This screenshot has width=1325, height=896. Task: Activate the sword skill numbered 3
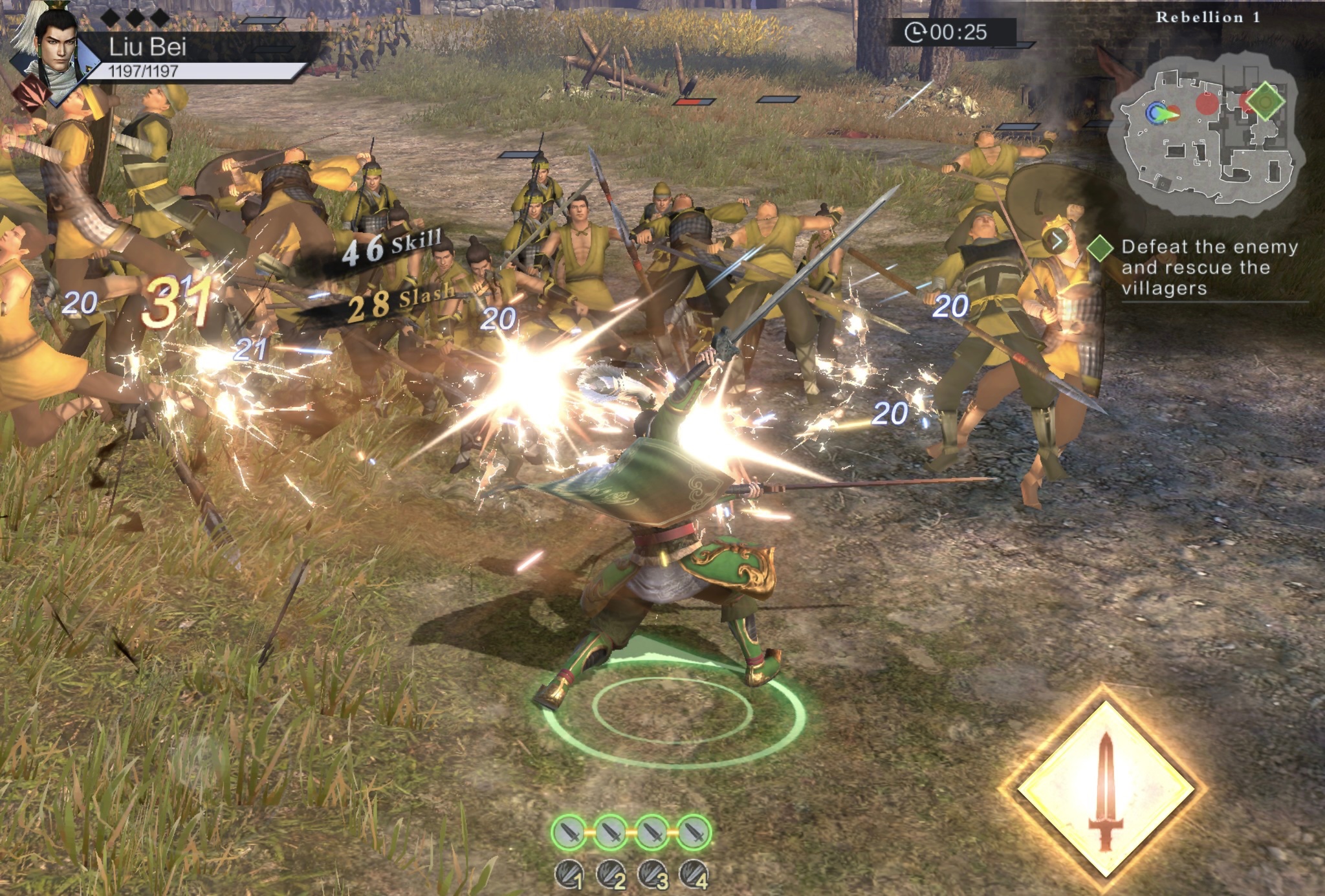pyautogui.click(x=653, y=875)
